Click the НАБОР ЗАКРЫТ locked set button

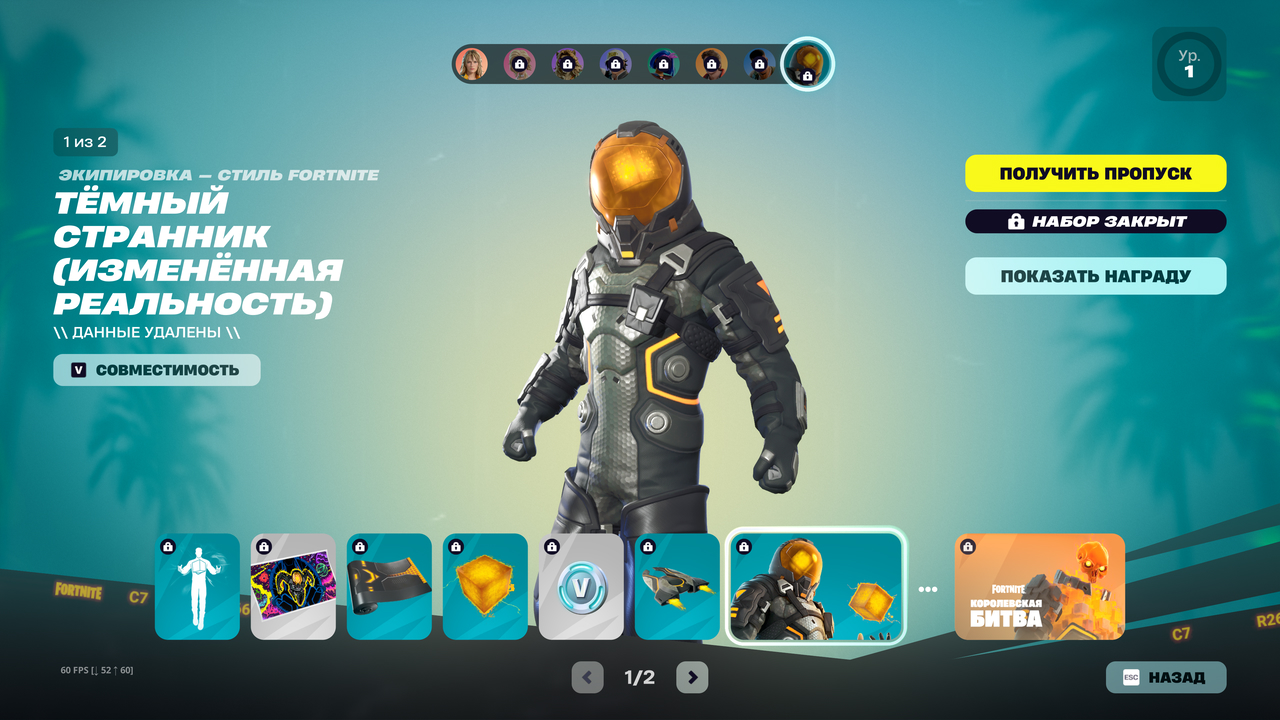(x=1095, y=221)
